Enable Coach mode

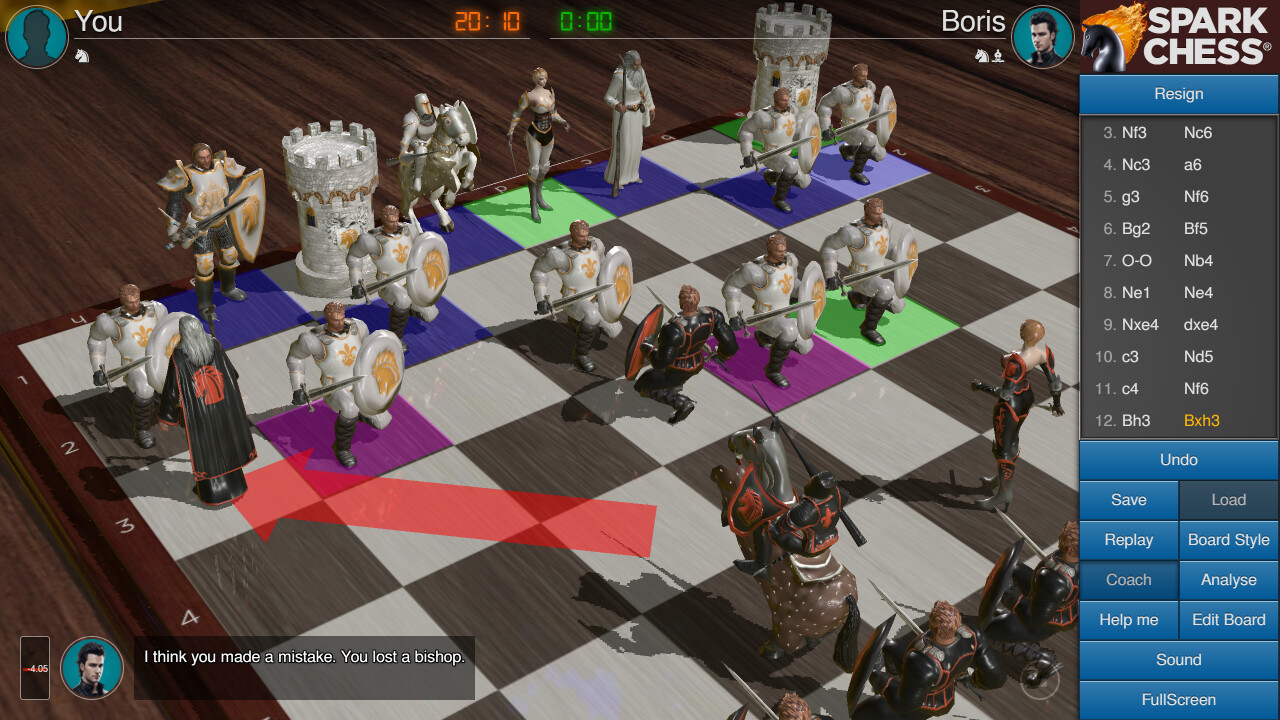1128,580
